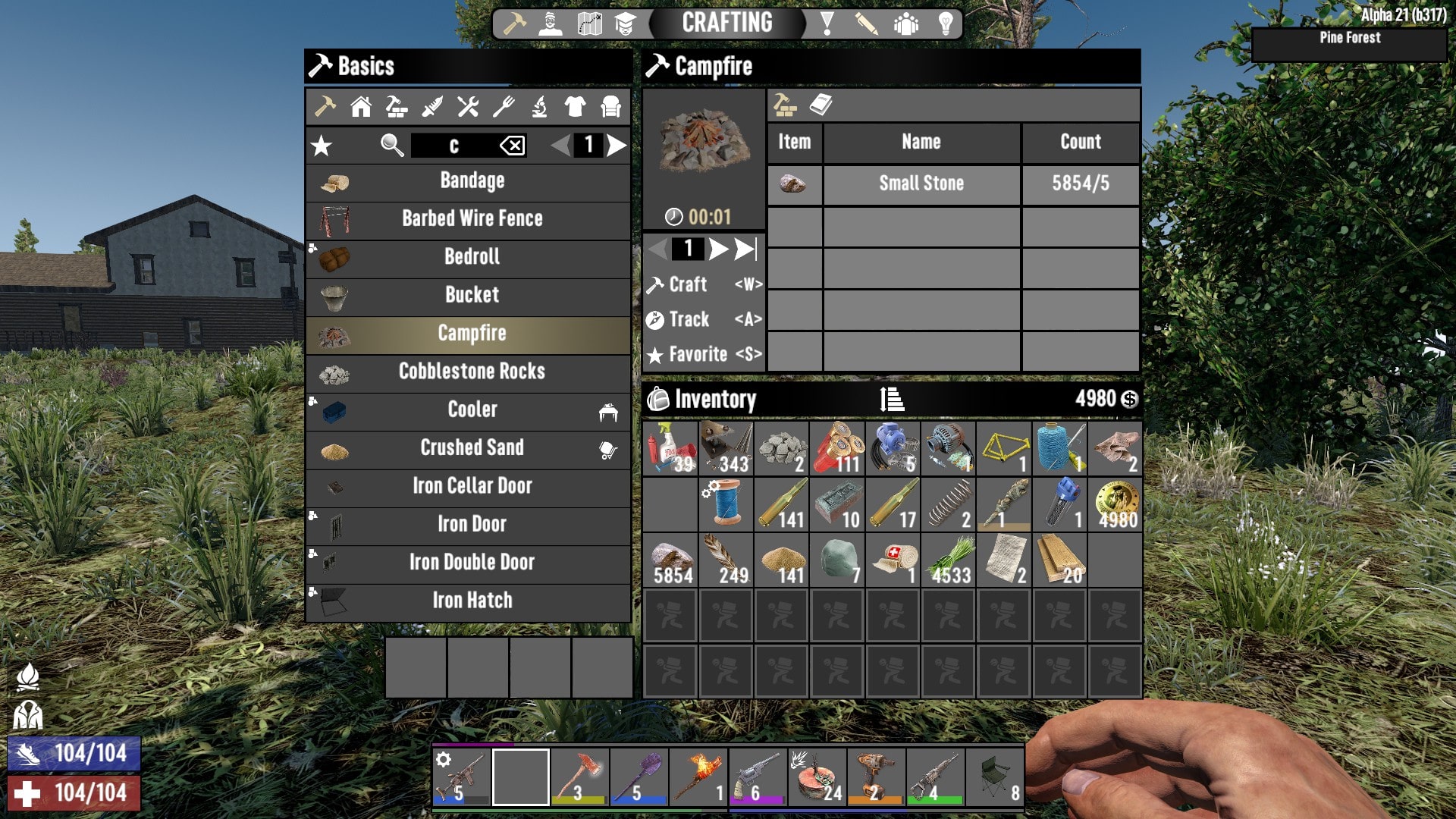This screenshot has width=1456, height=819.
Task: Open the clothing category in Basics panel
Action: click(574, 107)
